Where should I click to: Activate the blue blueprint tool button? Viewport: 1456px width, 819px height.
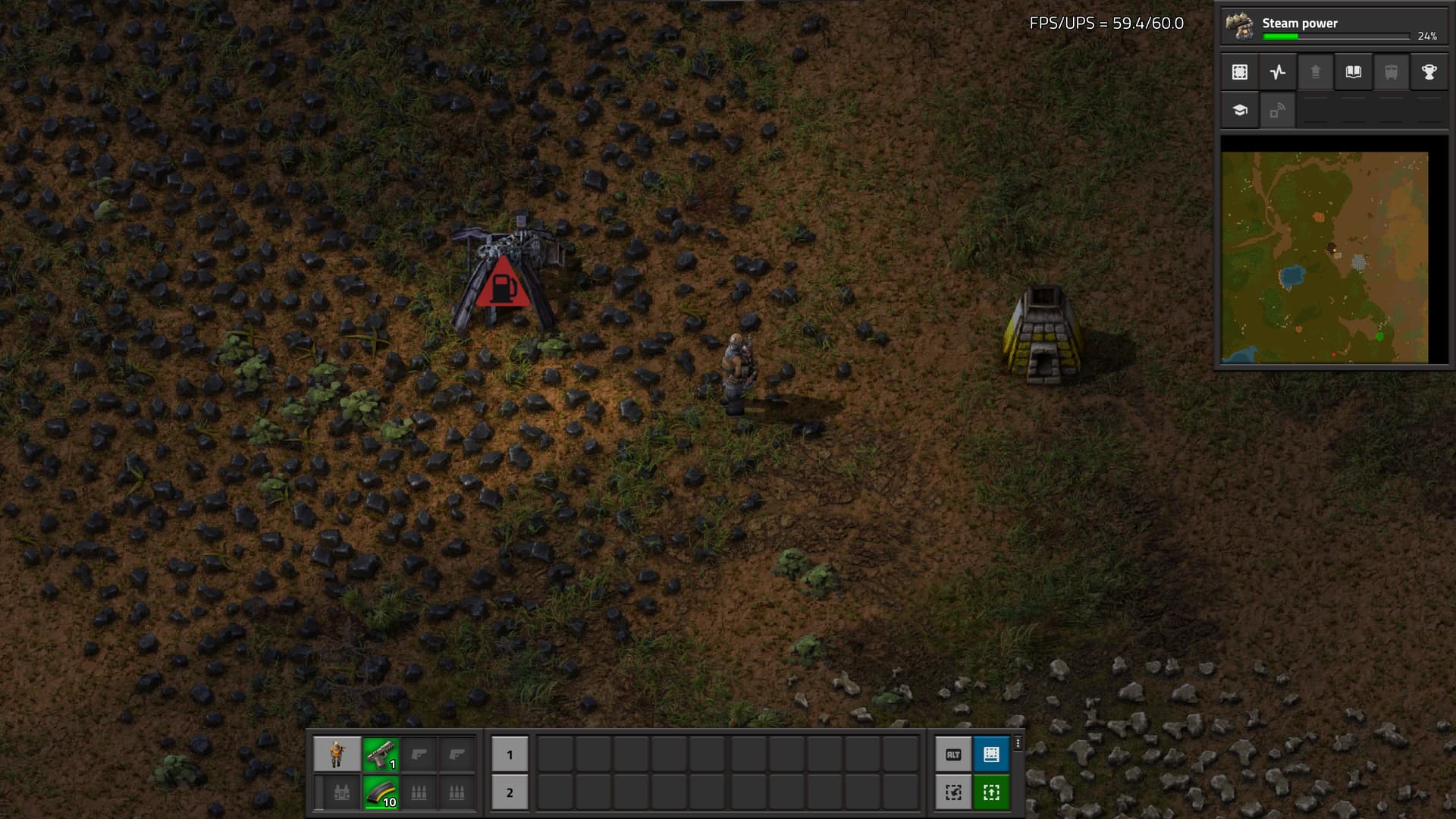(x=991, y=755)
